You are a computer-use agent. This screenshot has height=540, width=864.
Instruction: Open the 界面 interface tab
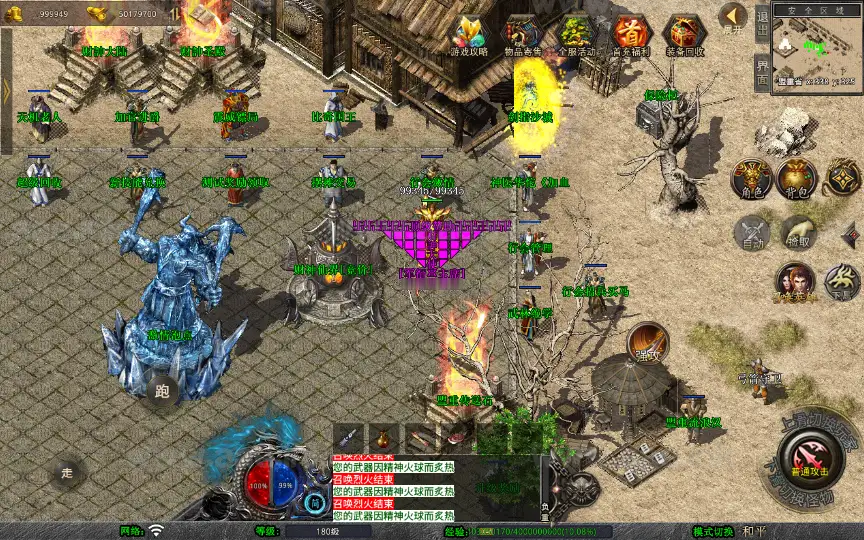click(x=762, y=72)
